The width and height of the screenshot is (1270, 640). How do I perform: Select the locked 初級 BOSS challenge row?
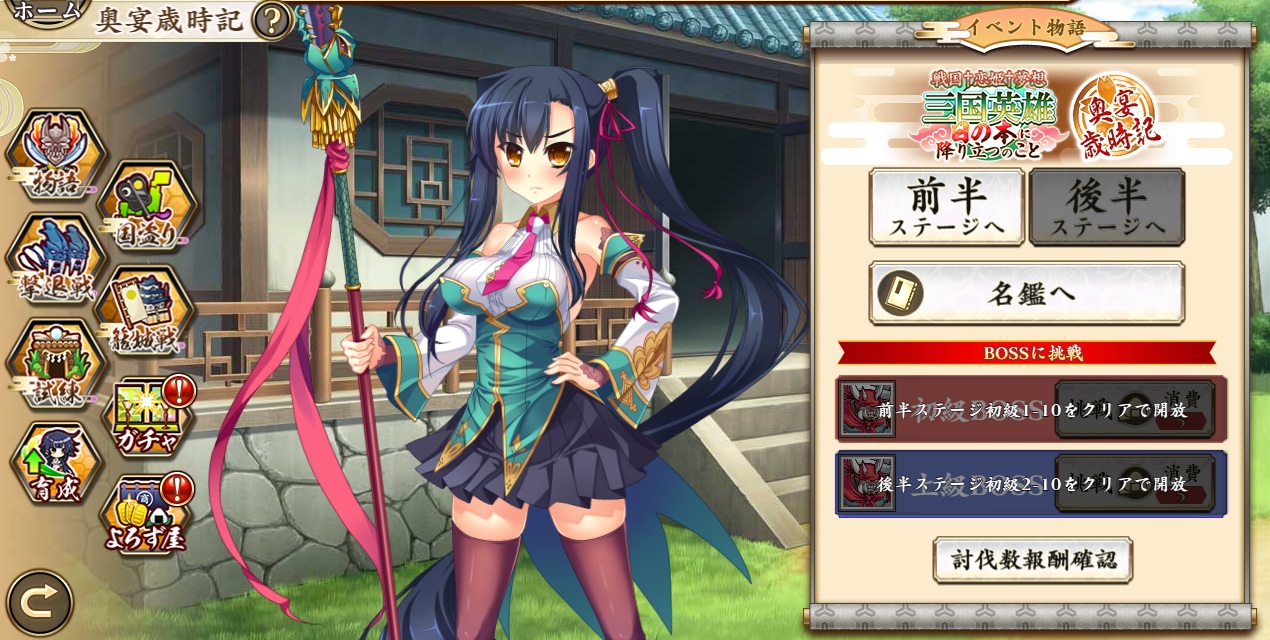[x=1030, y=409]
